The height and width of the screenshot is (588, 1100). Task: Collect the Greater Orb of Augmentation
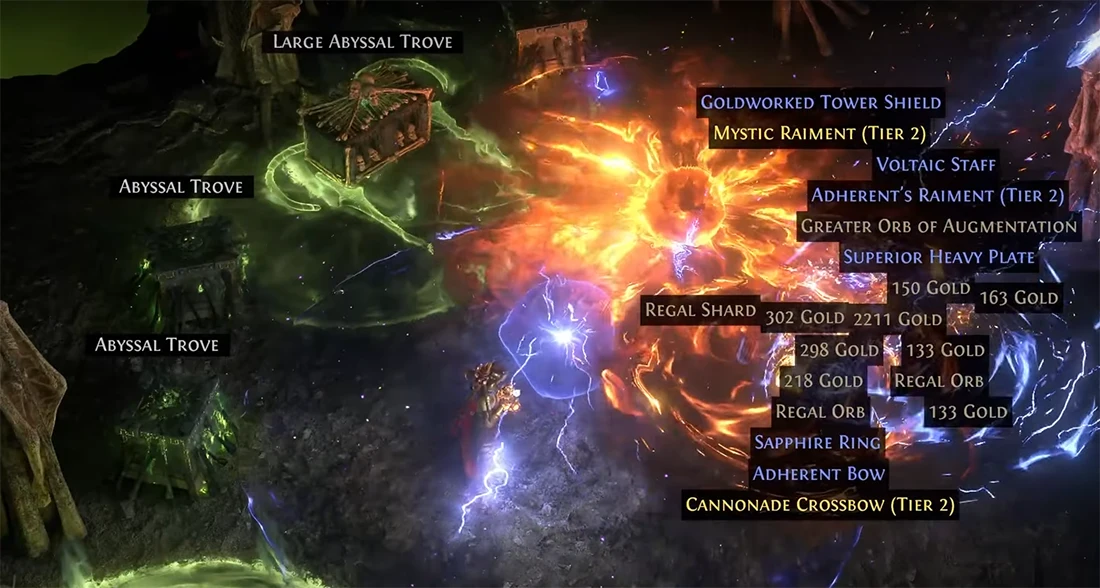click(x=939, y=226)
